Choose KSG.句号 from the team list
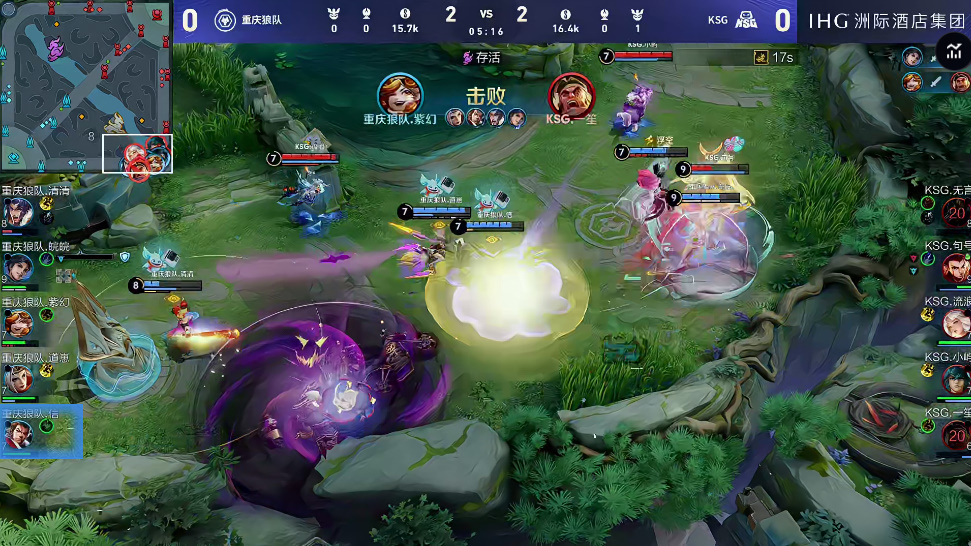This screenshot has width=971, height=546. [955, 267]
